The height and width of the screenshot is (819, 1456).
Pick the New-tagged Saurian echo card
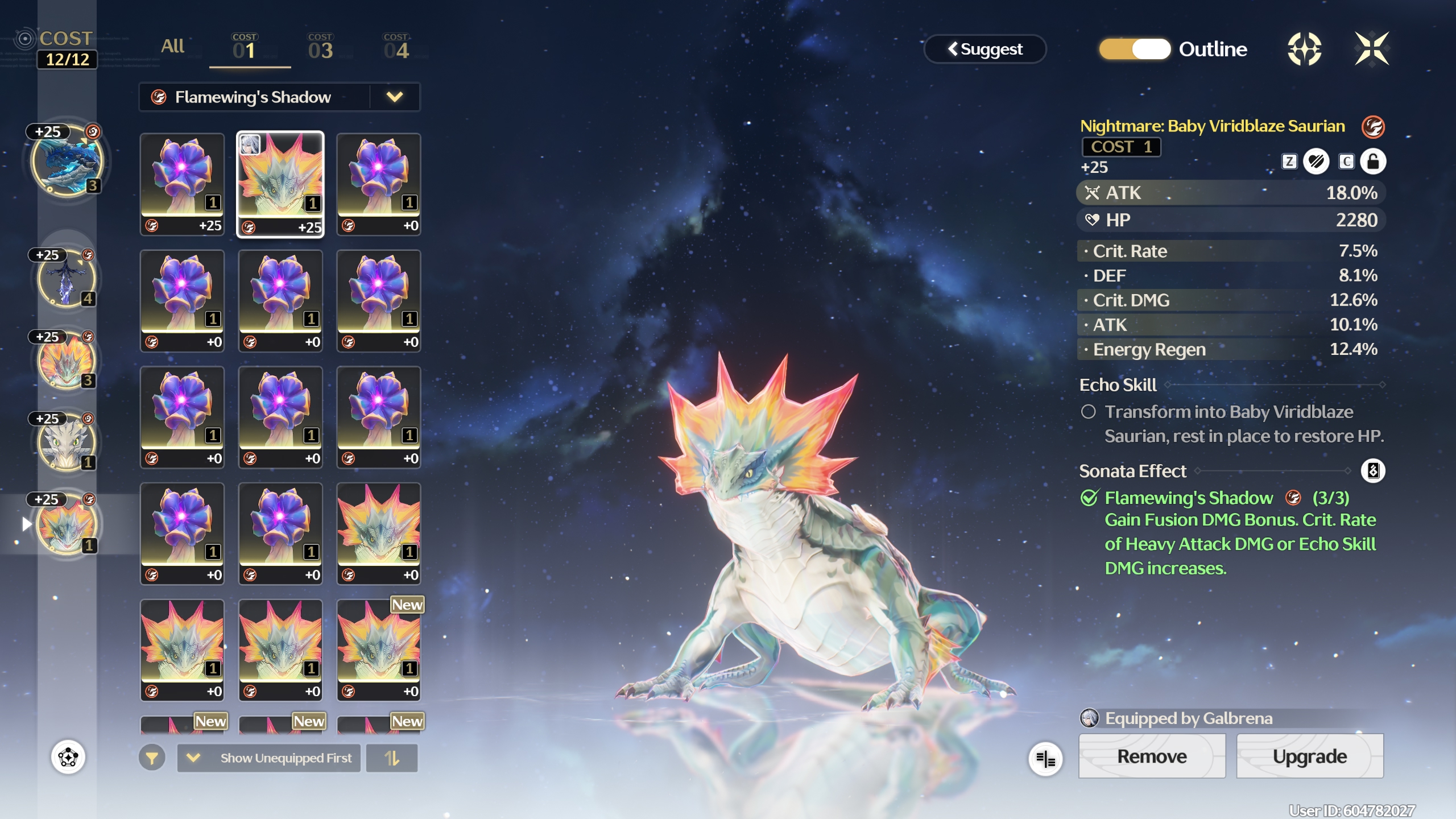378,648
